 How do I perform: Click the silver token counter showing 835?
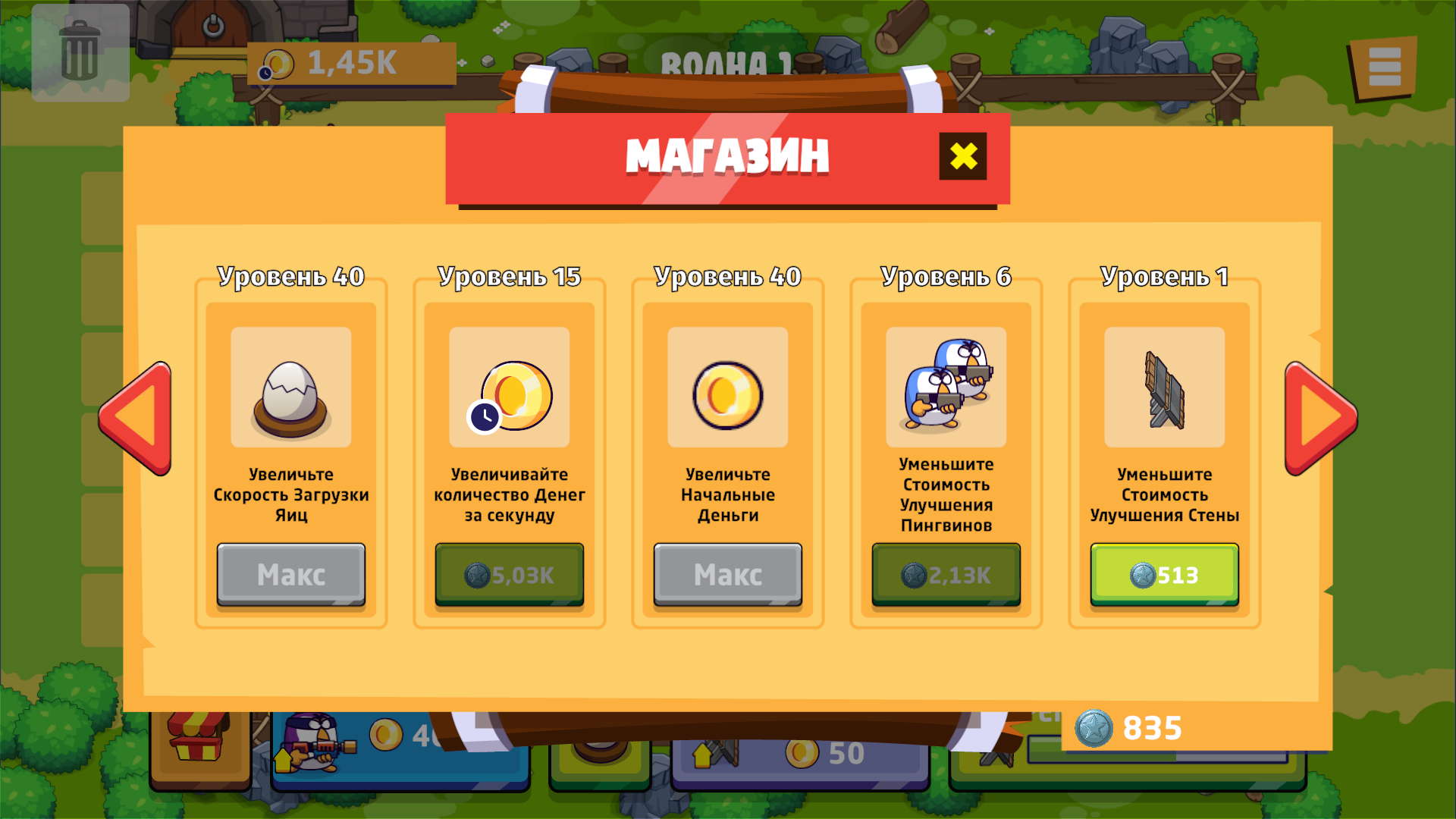pos(1130,726)
